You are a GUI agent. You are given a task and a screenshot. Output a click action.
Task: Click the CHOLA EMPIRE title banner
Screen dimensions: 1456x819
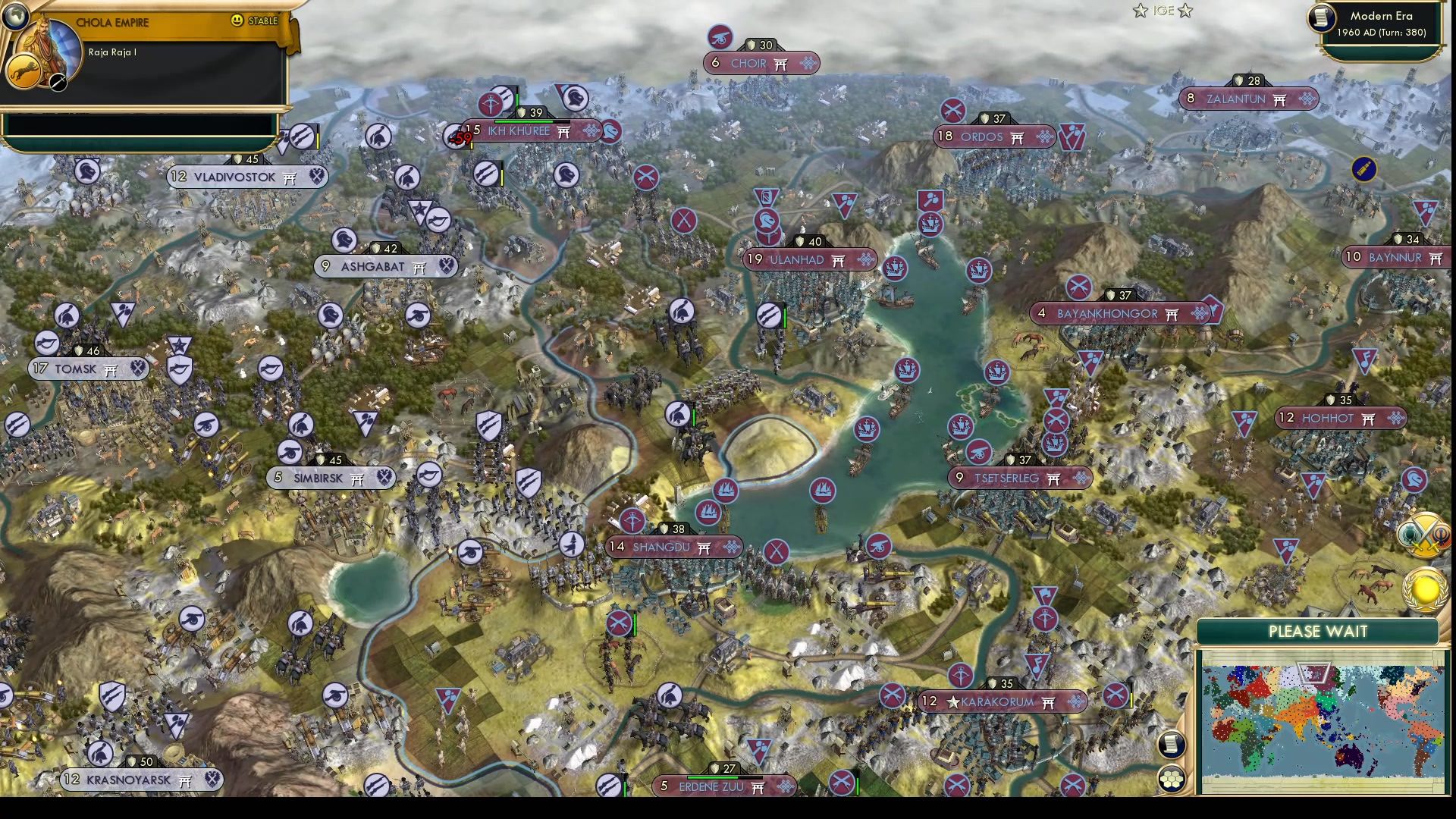(114, 23)
